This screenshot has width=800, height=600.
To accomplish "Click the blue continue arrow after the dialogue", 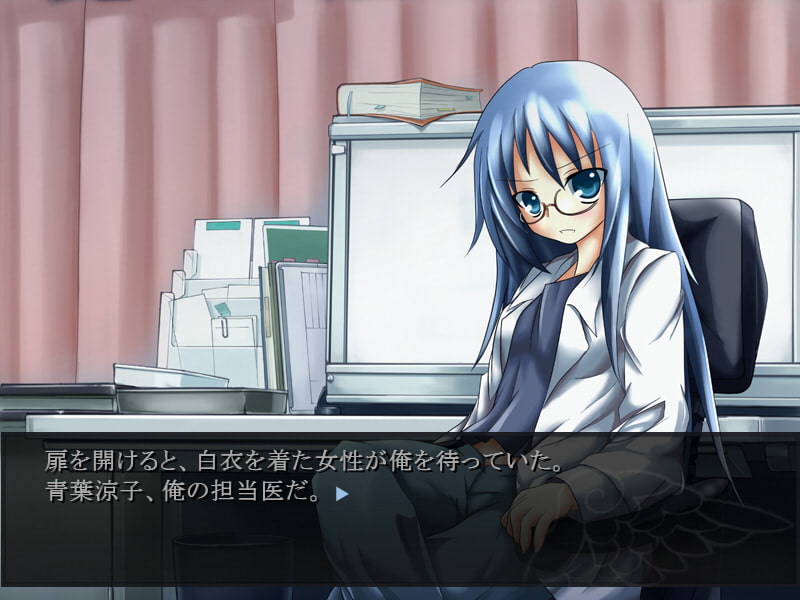I will coord(342,493).
